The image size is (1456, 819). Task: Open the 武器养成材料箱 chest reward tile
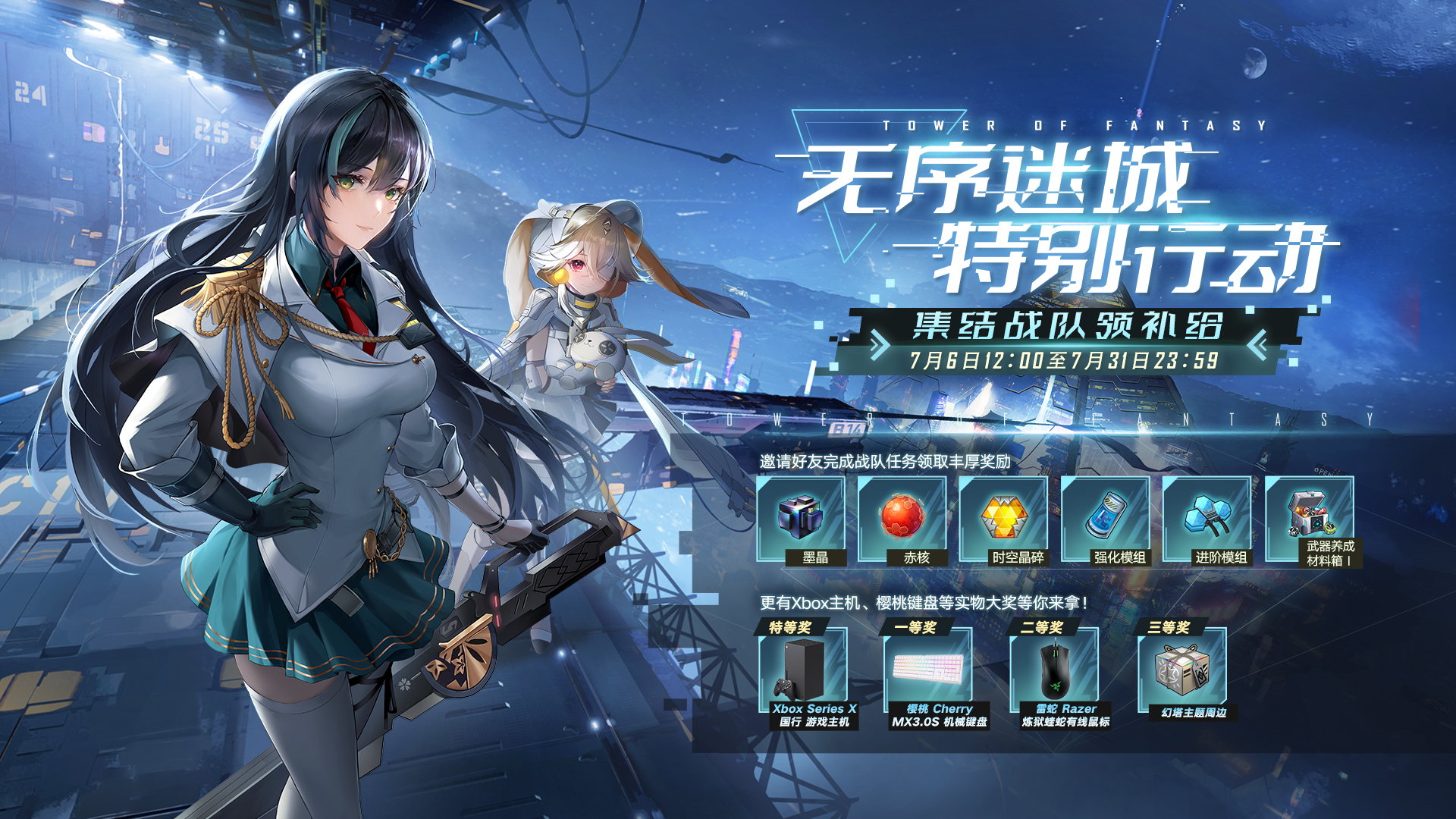1310,518
